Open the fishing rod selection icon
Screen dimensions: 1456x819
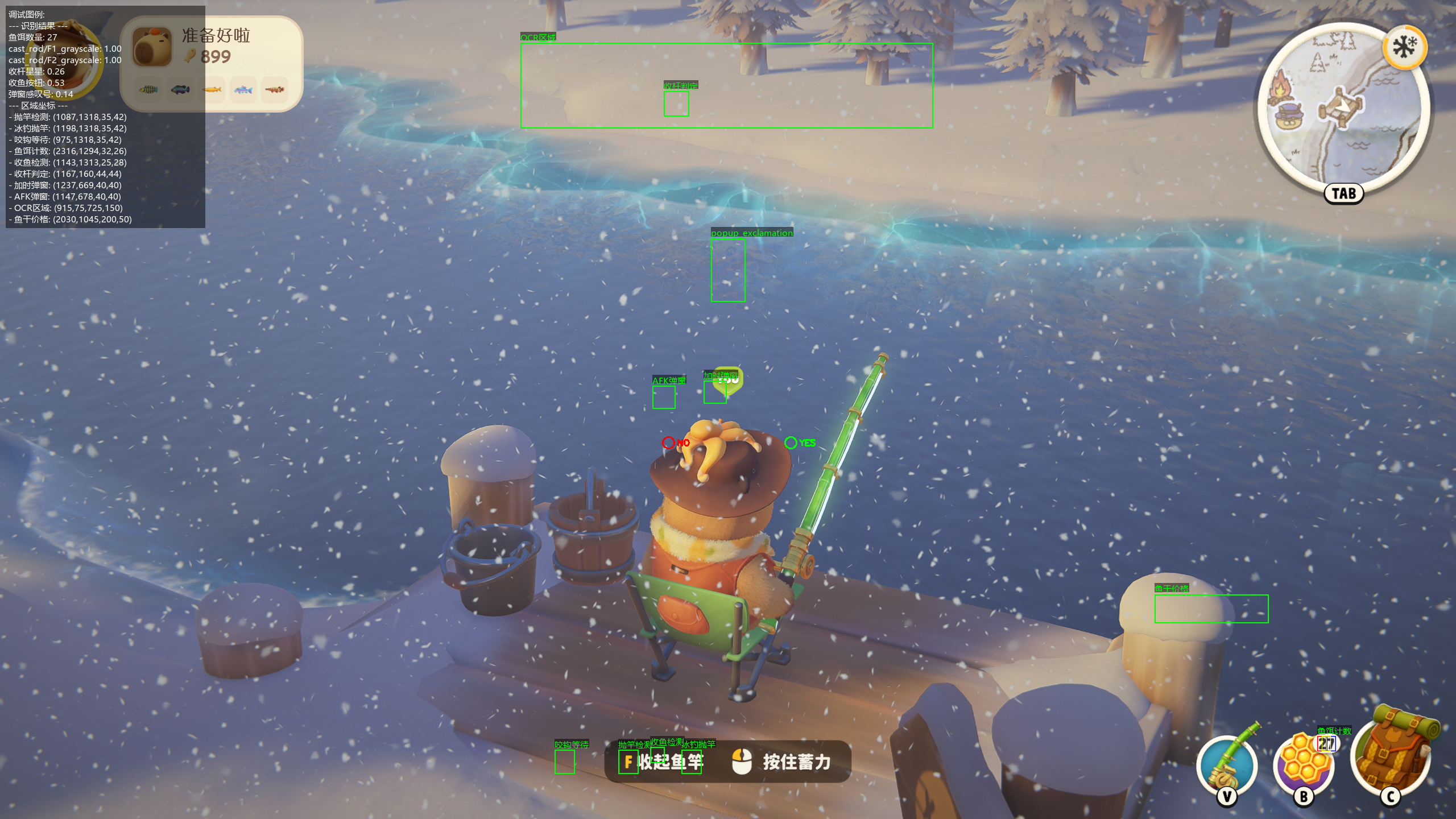1227,764
